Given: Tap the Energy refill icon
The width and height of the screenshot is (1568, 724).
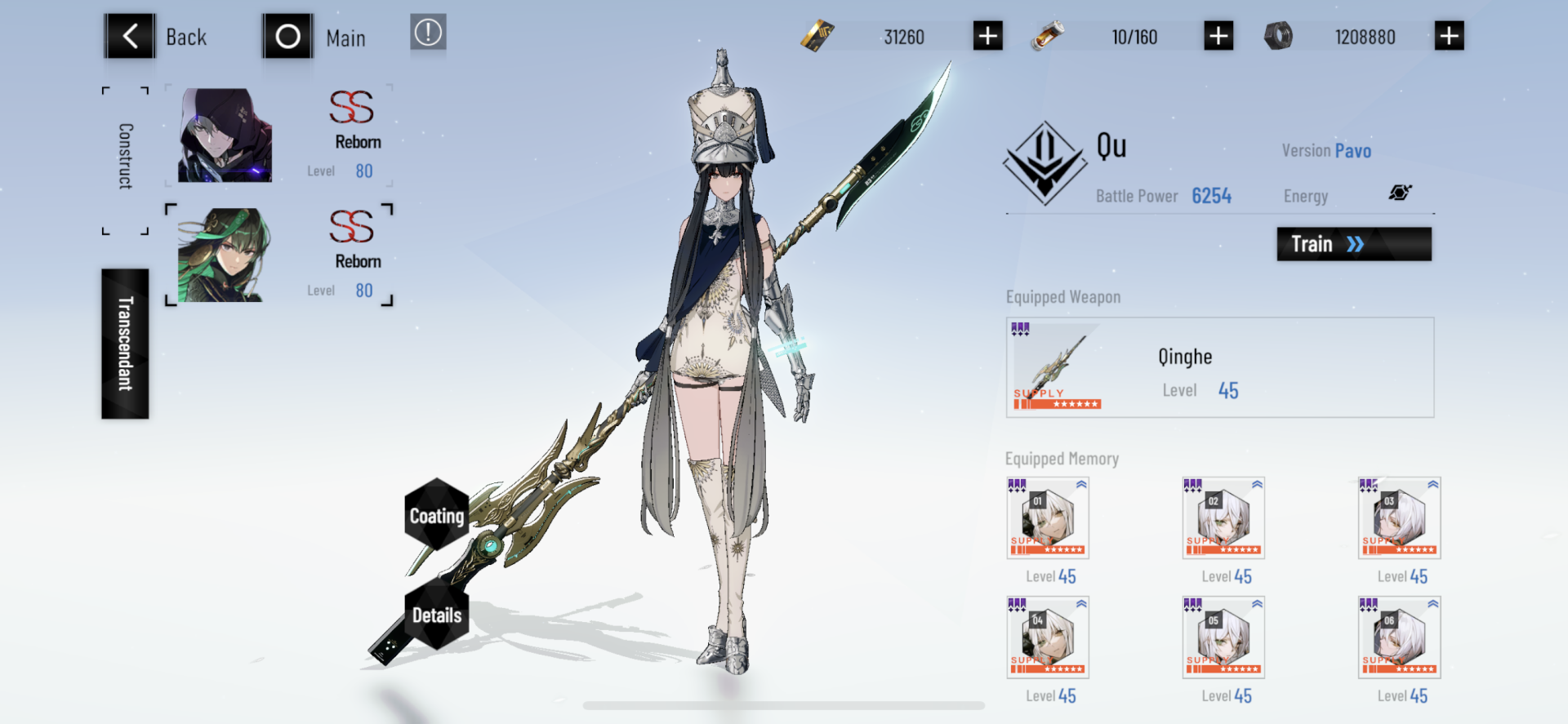Looking at the screenshot, I should point(1401,191).
